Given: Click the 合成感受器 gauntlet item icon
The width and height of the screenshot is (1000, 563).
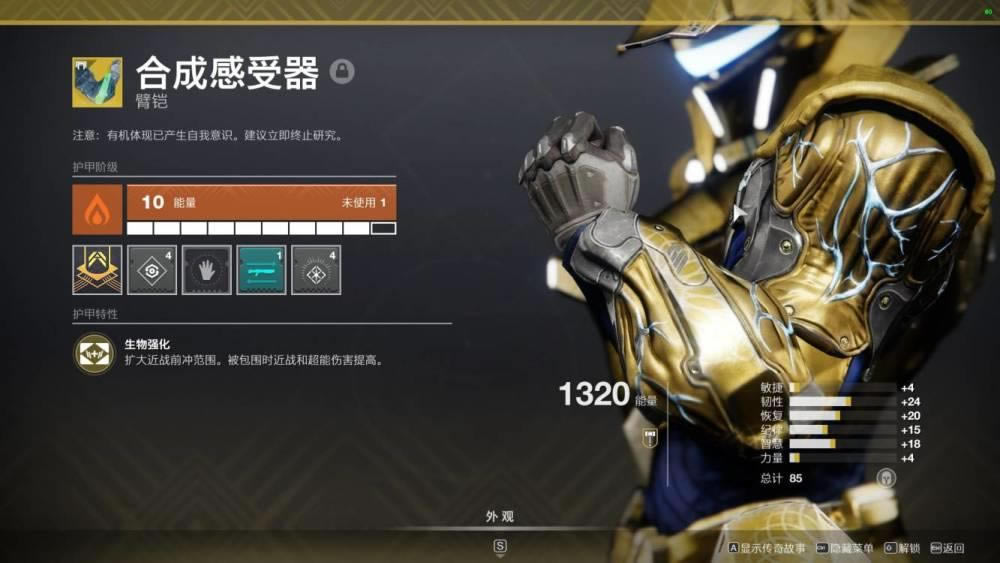Looking at the screenshot, I should 97,82.
